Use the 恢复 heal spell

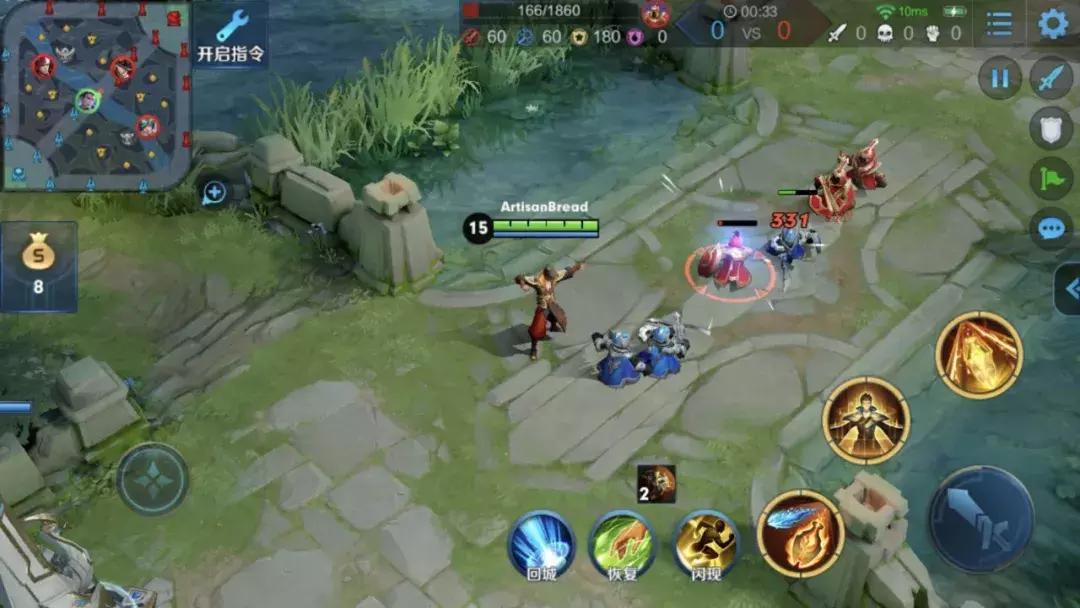622,544
